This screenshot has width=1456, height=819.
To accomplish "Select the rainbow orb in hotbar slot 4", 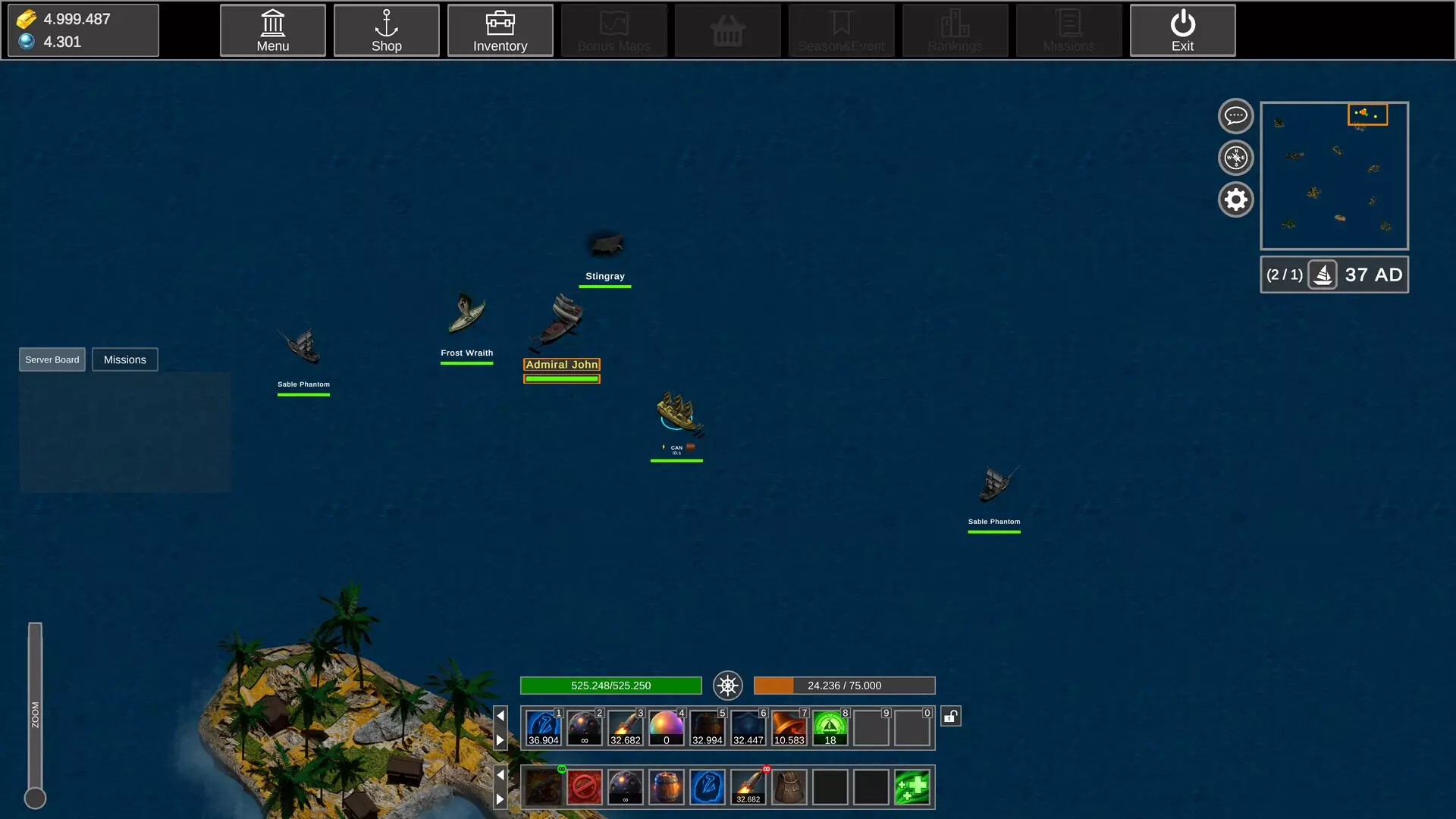I will [666, 727].
